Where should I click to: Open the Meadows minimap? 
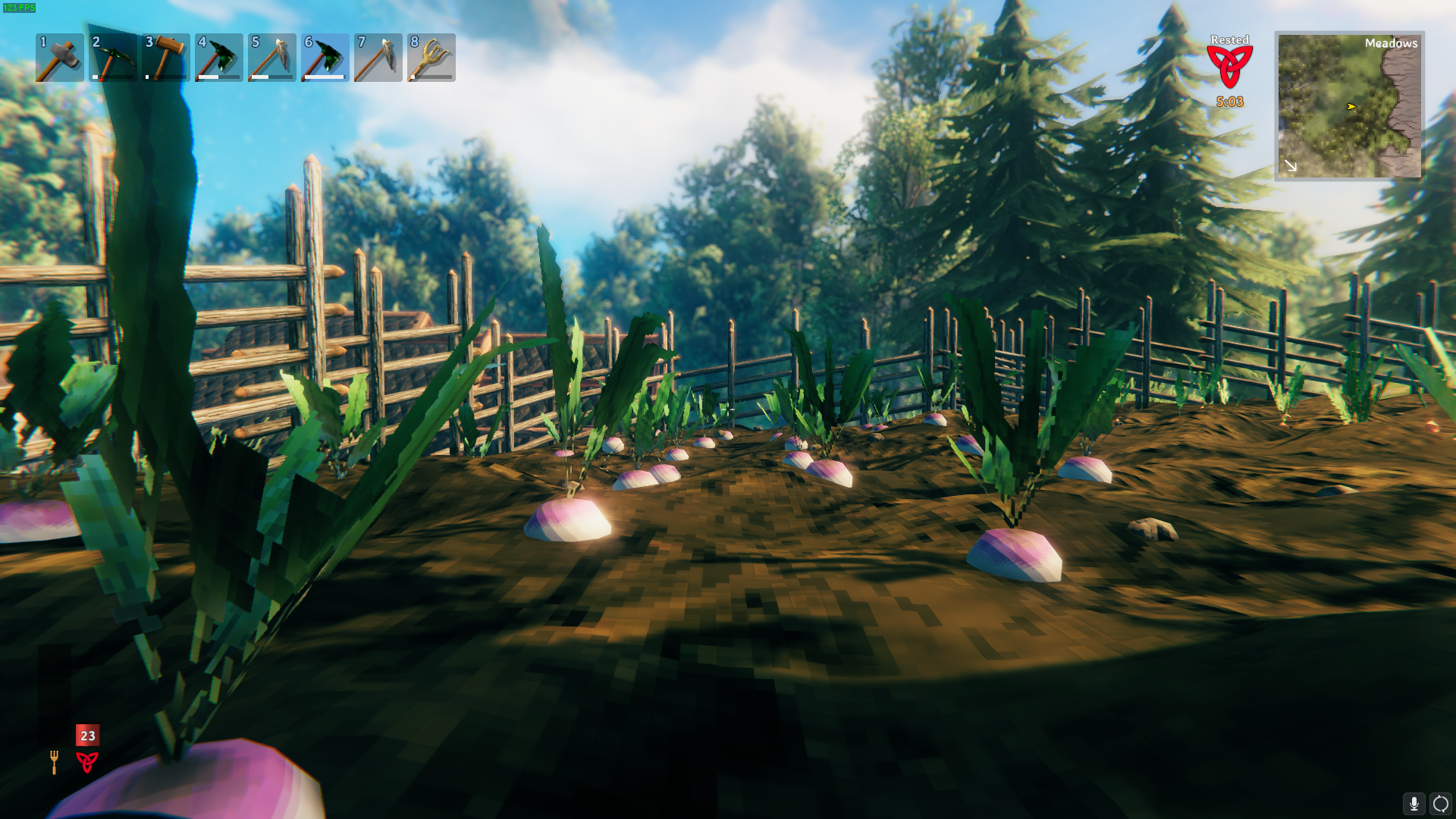(x=1349, y=105)
